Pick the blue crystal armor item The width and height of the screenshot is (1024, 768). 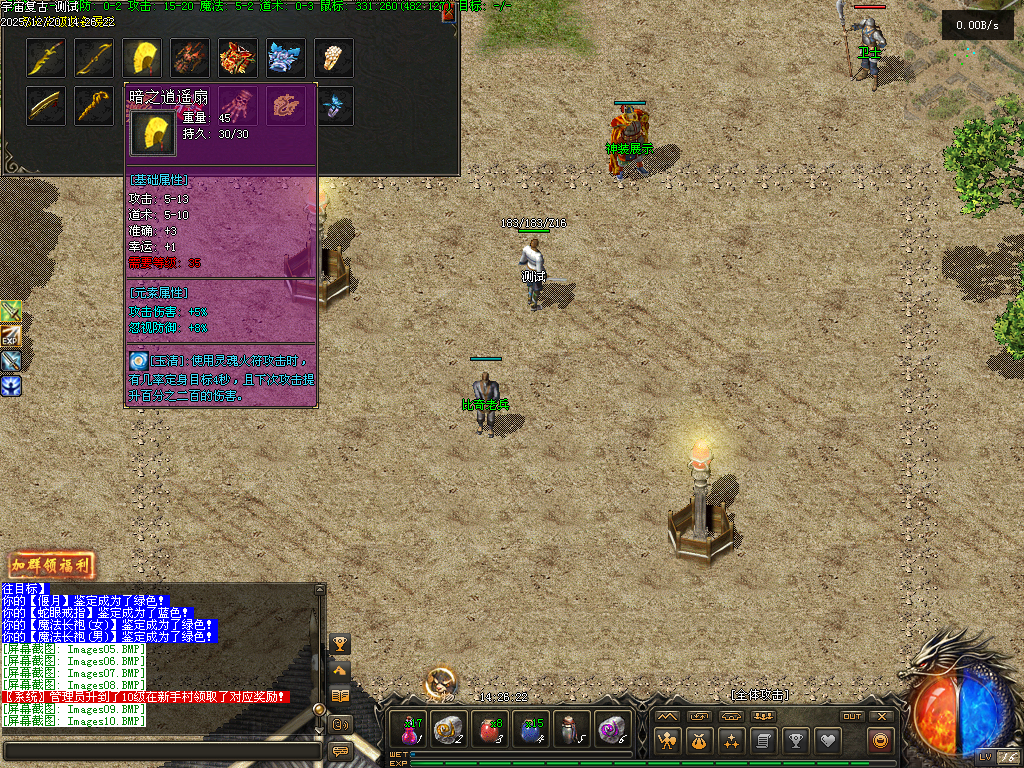[286, 58]
